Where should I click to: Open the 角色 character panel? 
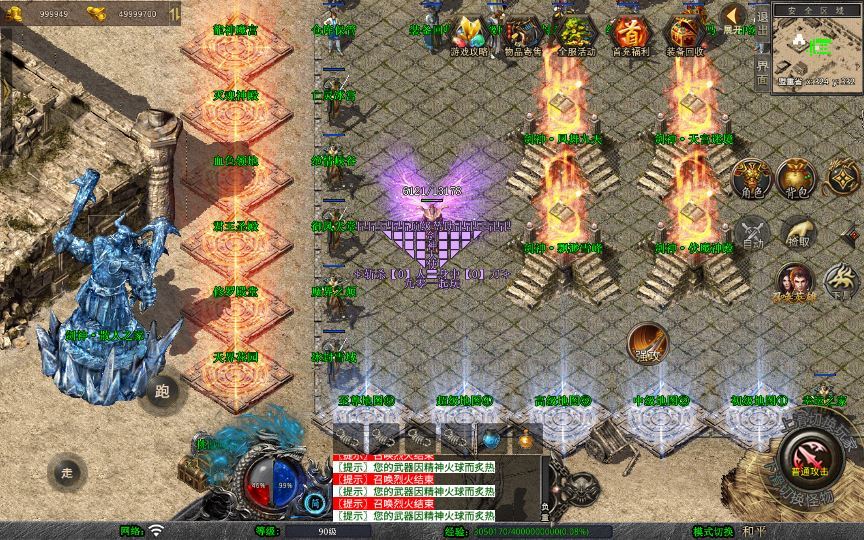752,178
